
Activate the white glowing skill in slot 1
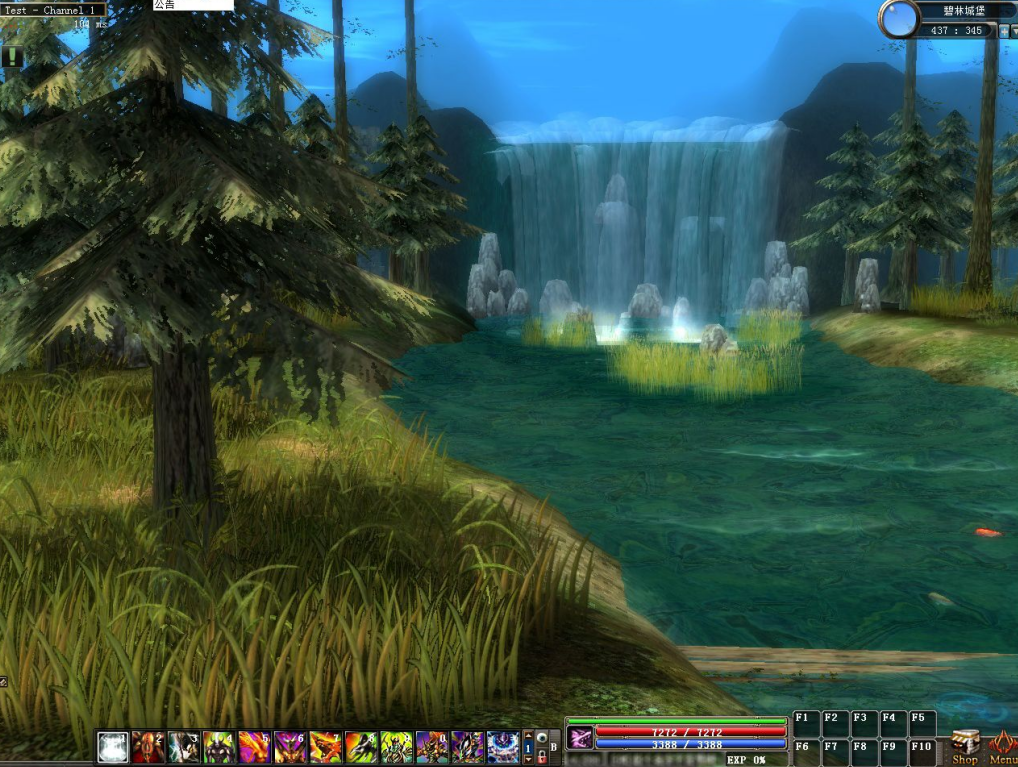[x=113, y=747]
